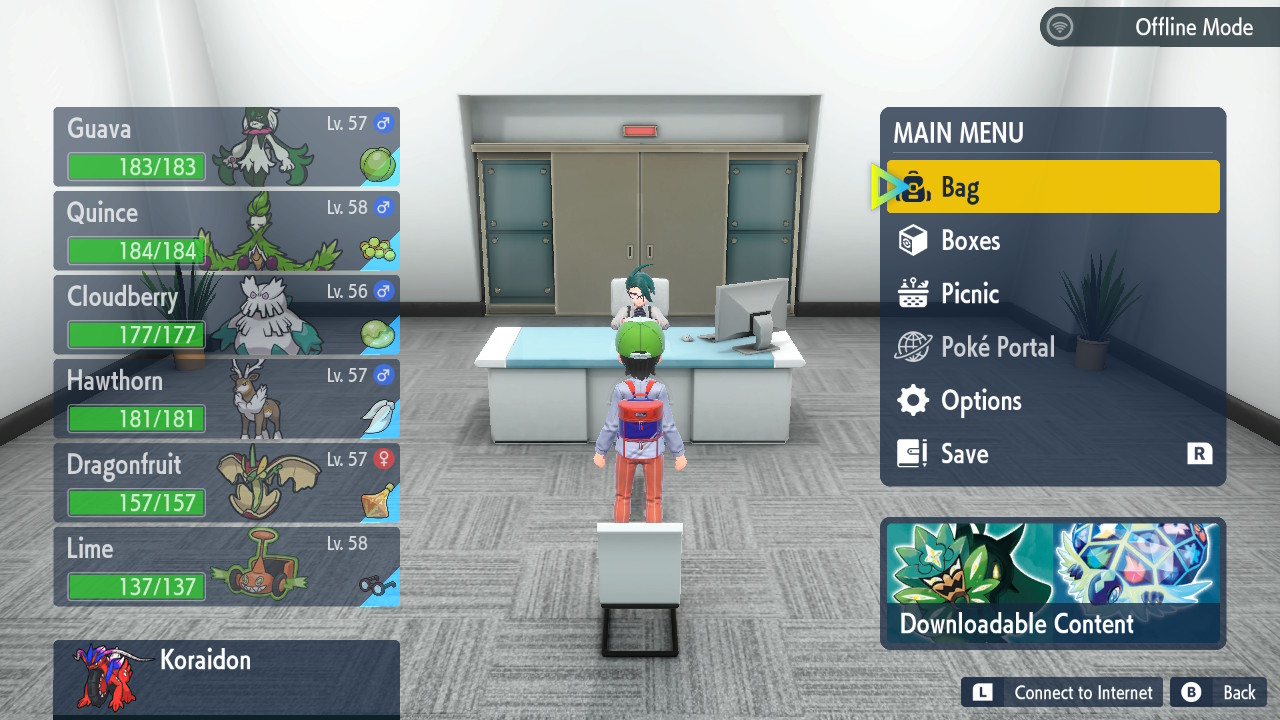The height and width of the screenshot is (720, 1280).
Task: Open the Downloadable Content banner
Action: pos(1052,582)
